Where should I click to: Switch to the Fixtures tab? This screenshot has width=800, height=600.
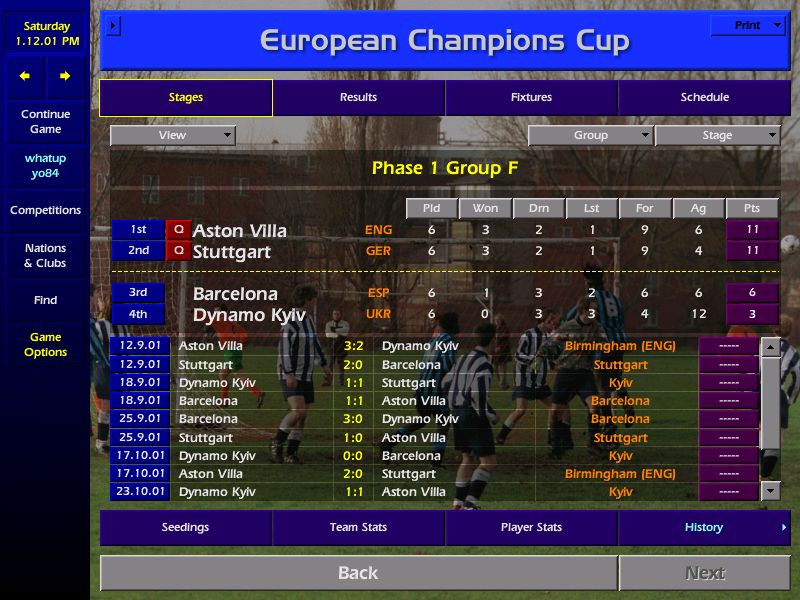tap(531, 97)
